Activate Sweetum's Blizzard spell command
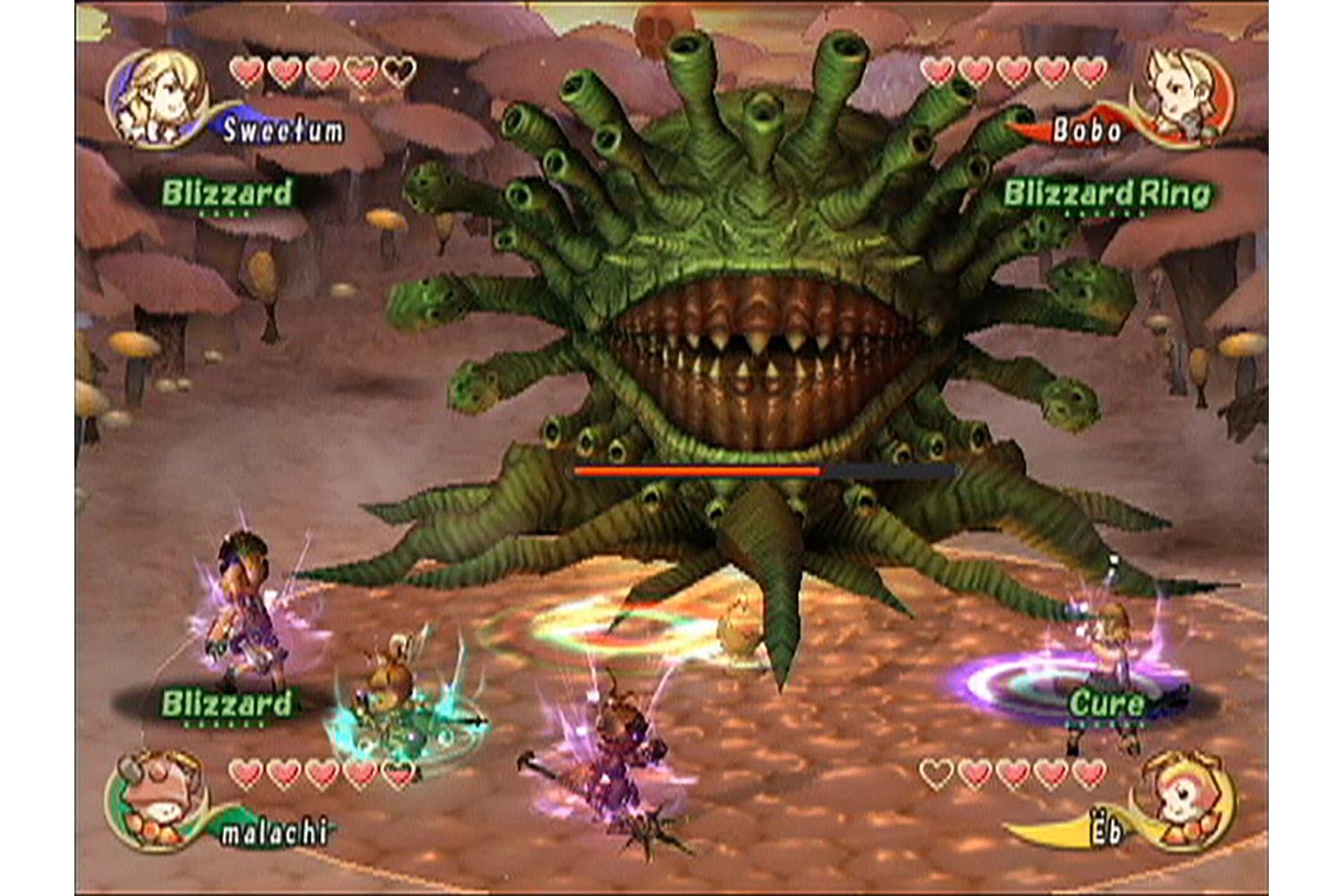Screen dimensions: 1344x896 tap(227, 194)
